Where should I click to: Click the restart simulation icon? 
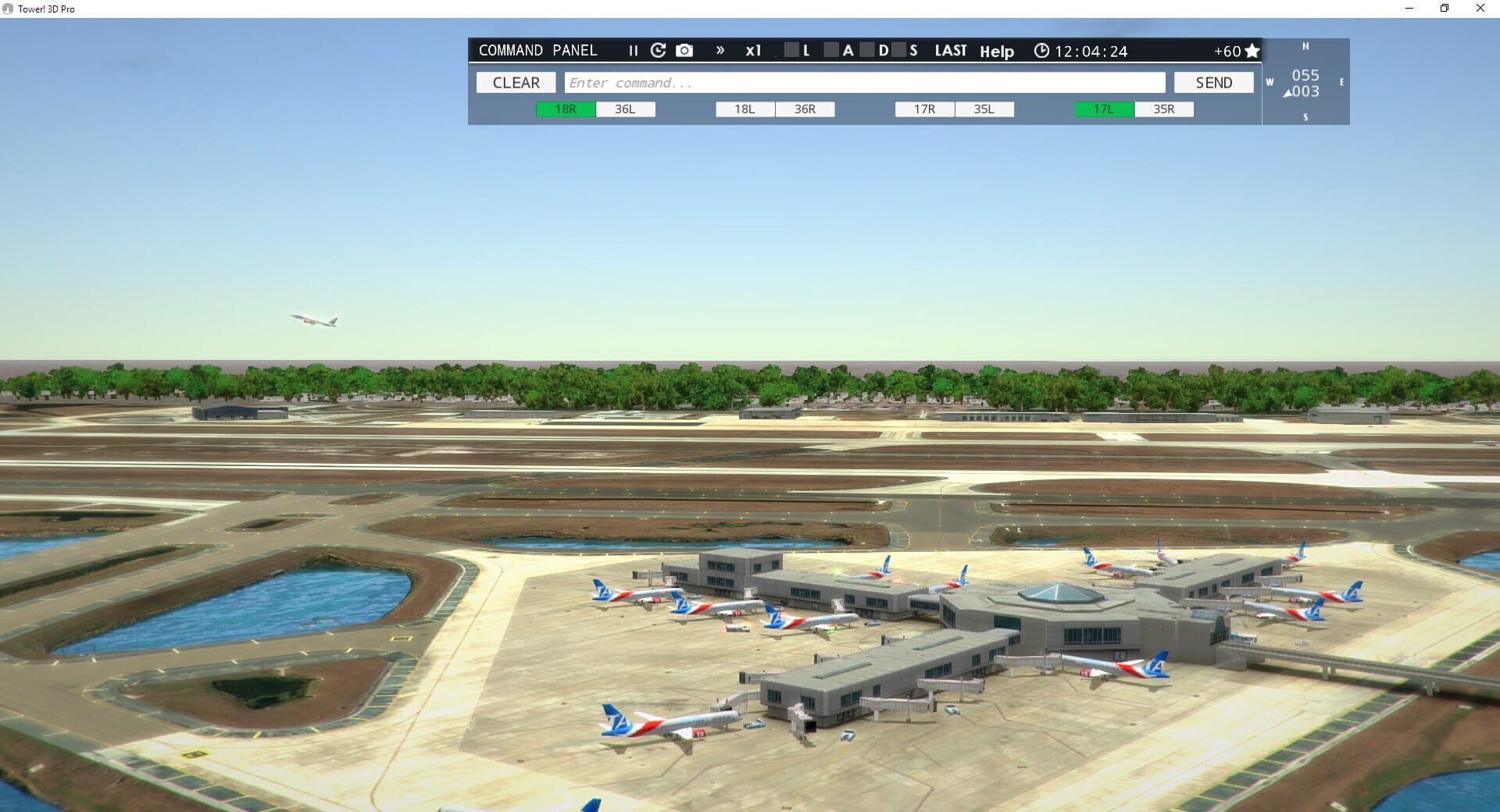coord(659,50)
